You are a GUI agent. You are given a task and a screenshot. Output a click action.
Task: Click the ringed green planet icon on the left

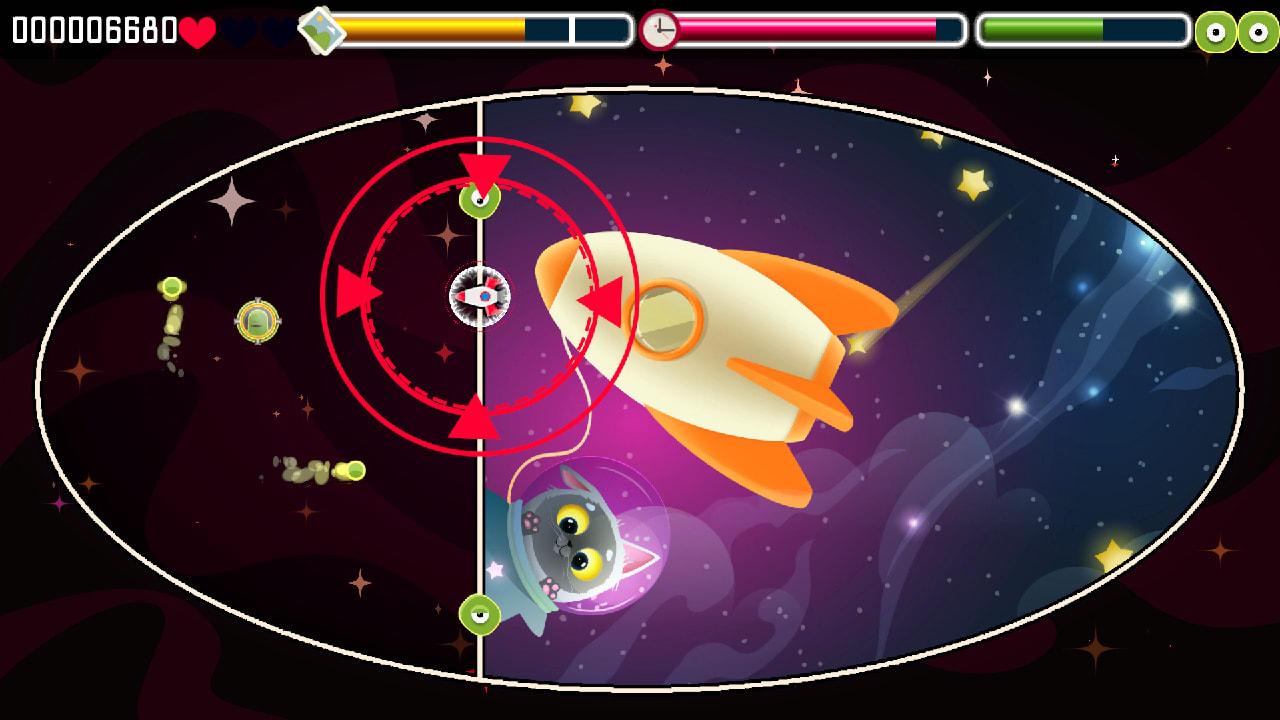pyautogui.click(x=257, y=321)
